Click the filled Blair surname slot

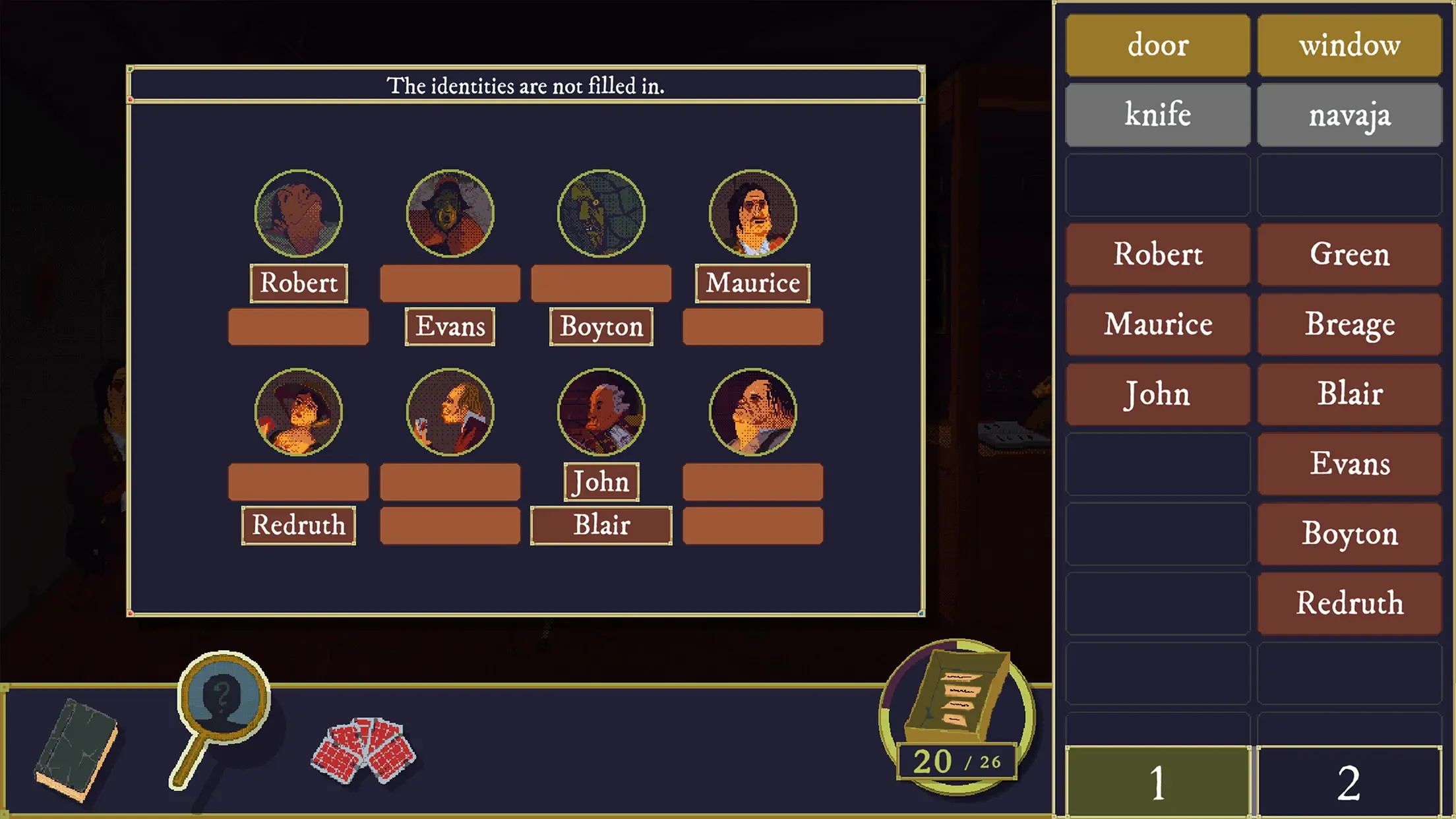(x=601, y=526)
